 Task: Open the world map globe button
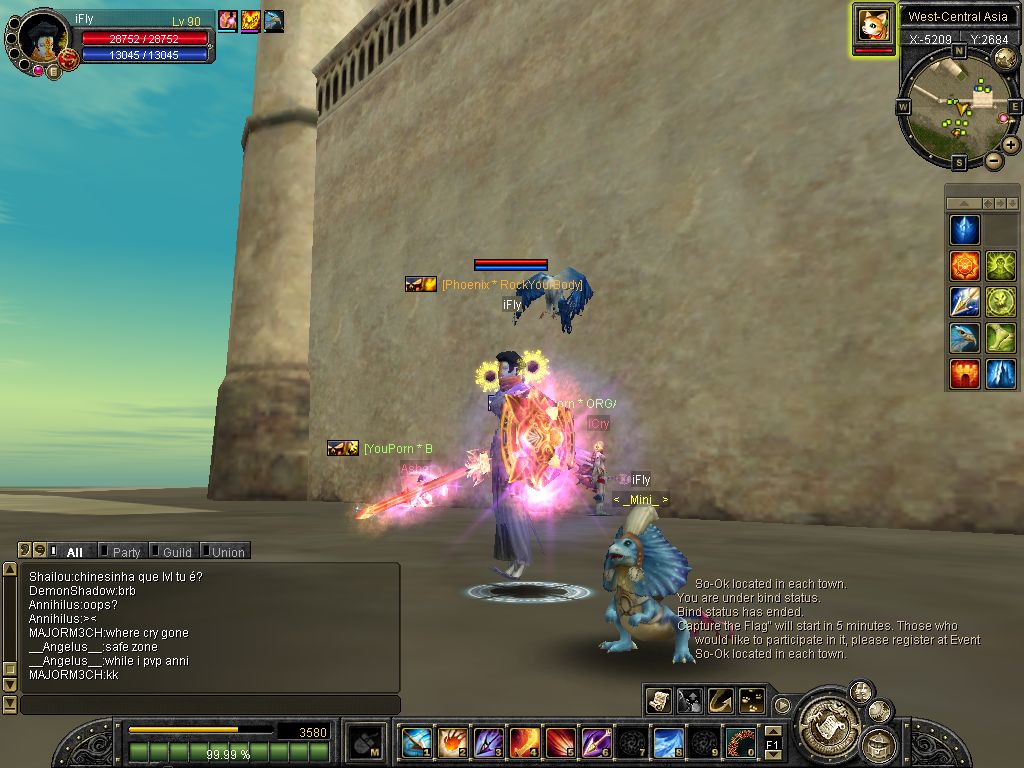(1005, 59)
